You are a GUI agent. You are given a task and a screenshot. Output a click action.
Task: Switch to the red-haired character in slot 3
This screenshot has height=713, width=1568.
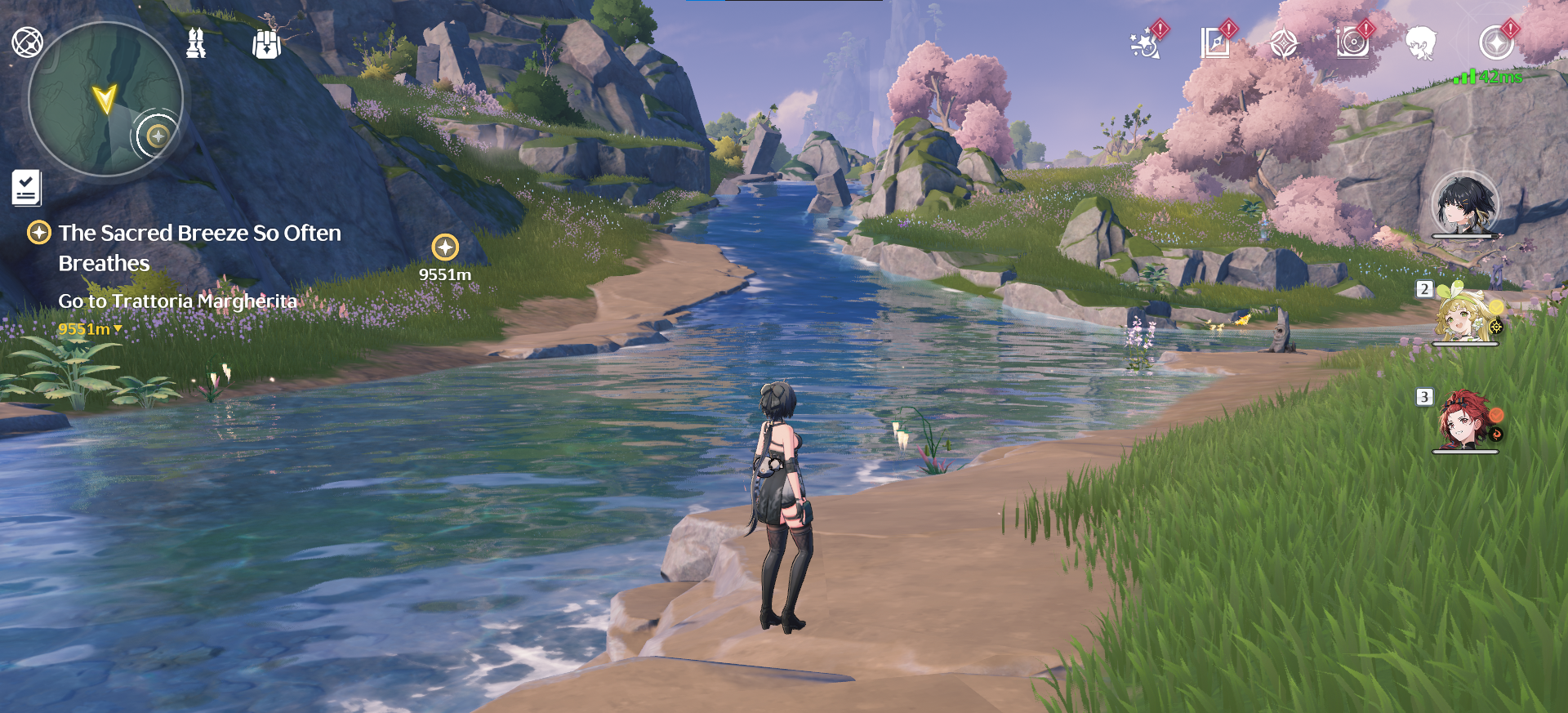tap(1465, 422)
